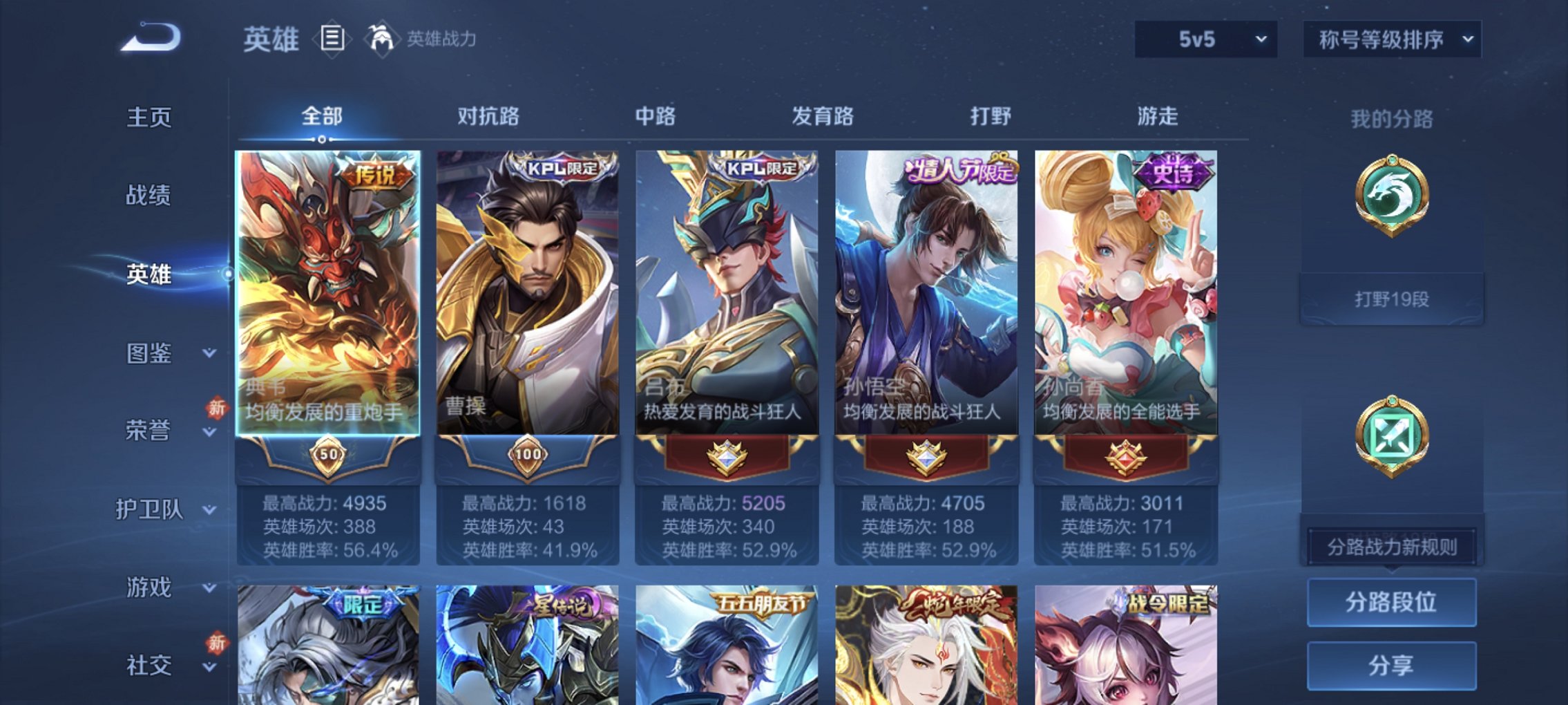The image size is (1568, 705).
Task: Open the hero list detail icon beside 英雄
Action: [x=334, y=39]
